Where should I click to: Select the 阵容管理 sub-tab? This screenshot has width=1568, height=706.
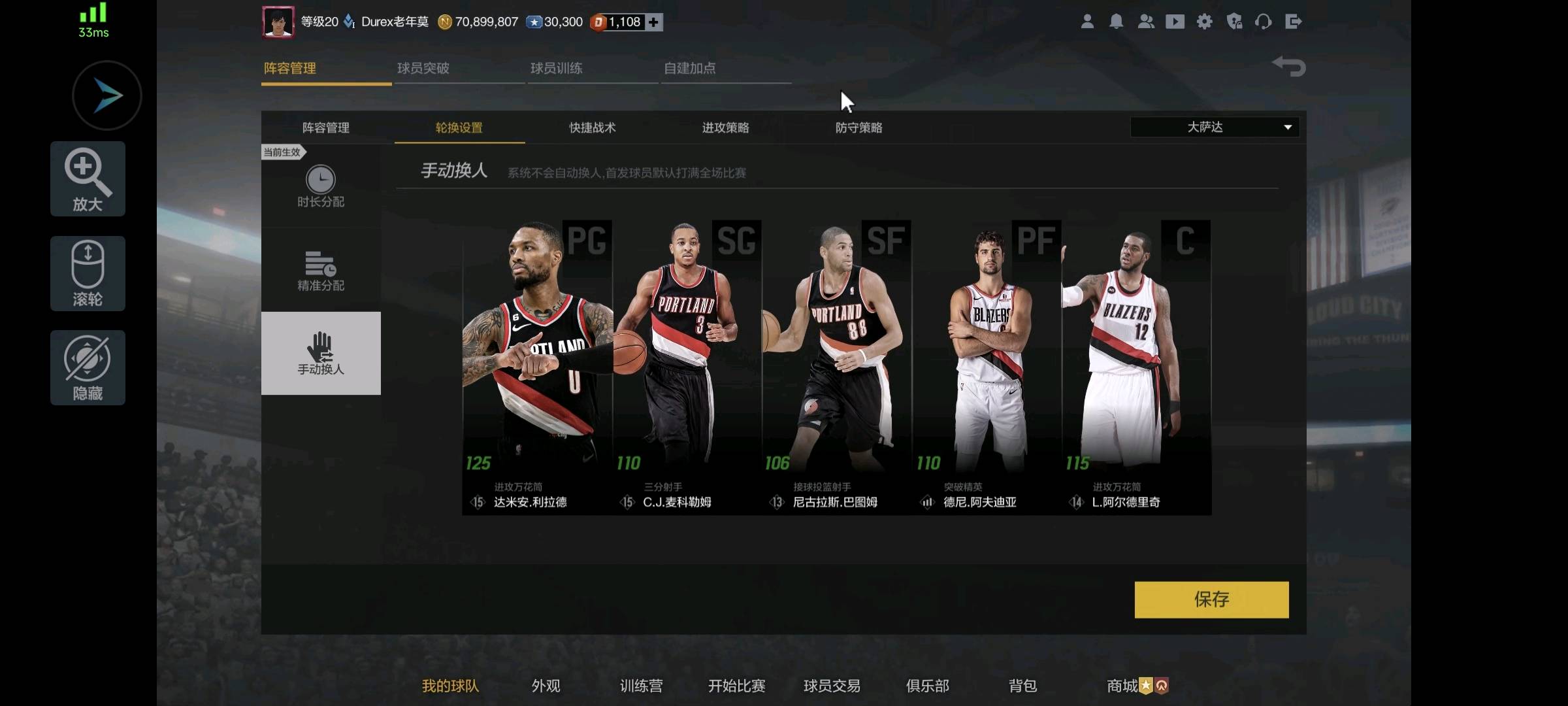click(x=326, y=127)
